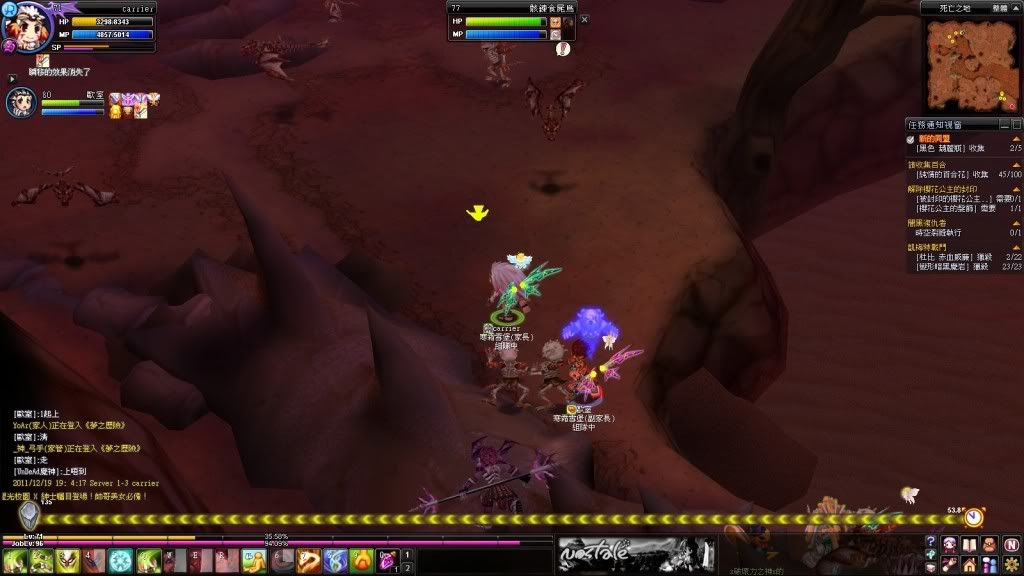Click the player character portrait

pyautogui.click(x=22, y=28)
